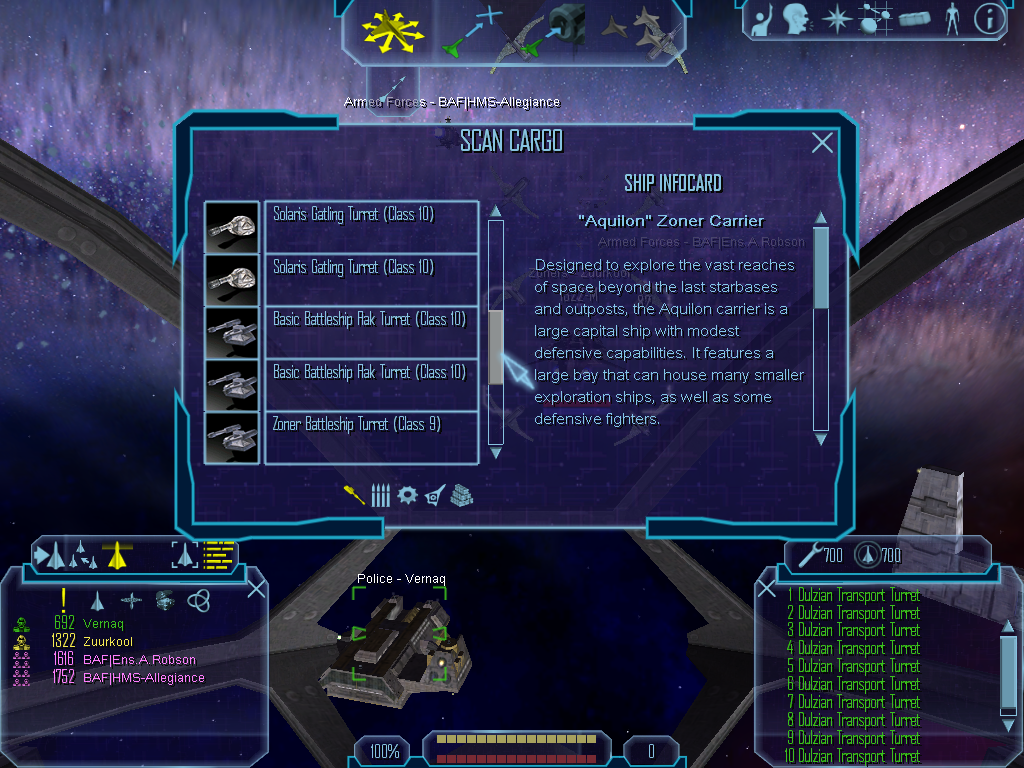
Task: Close the Scan Cargo window
Action: pos(822,143)
